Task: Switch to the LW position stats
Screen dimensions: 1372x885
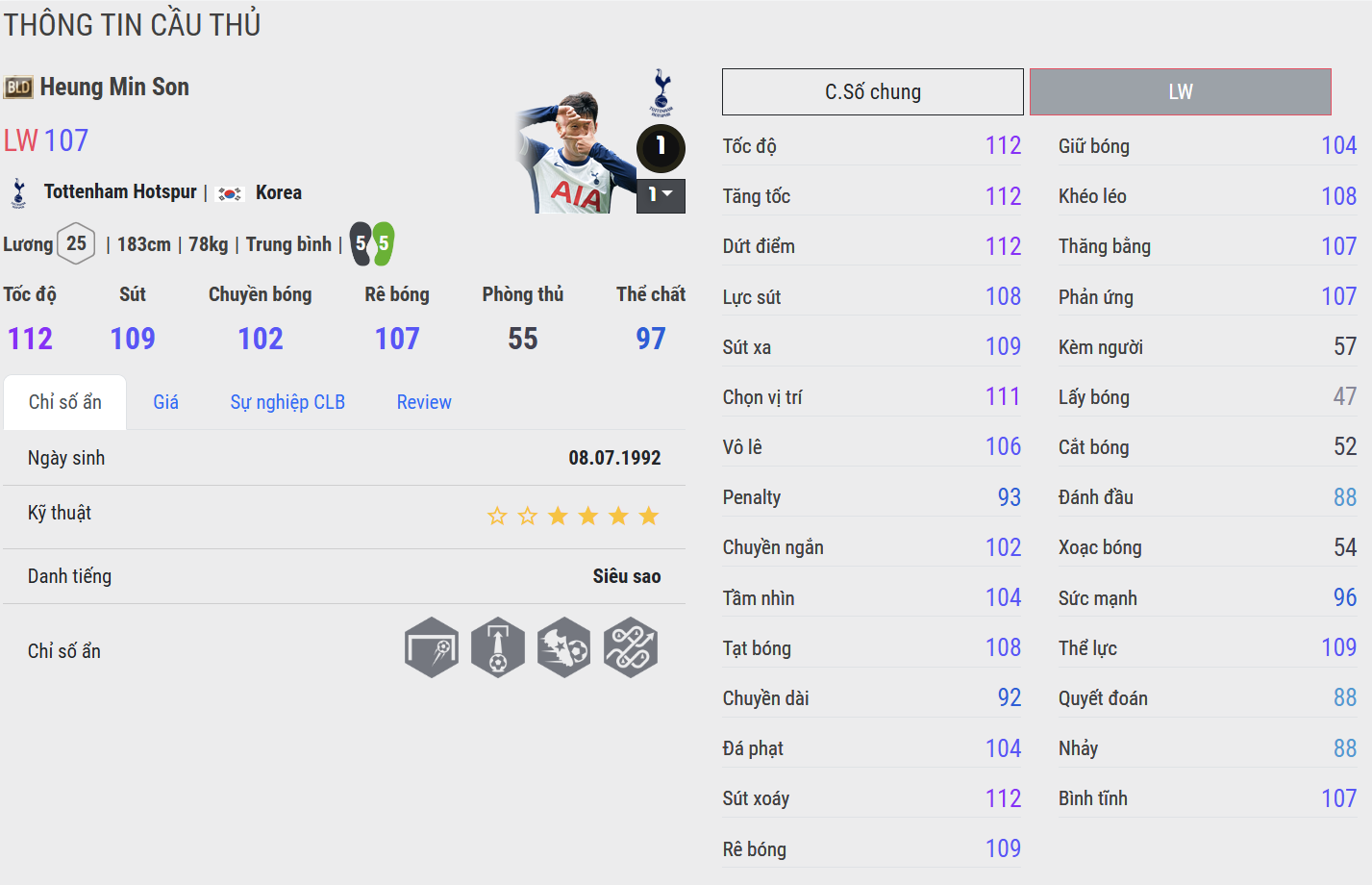Action: (1180, 92)
